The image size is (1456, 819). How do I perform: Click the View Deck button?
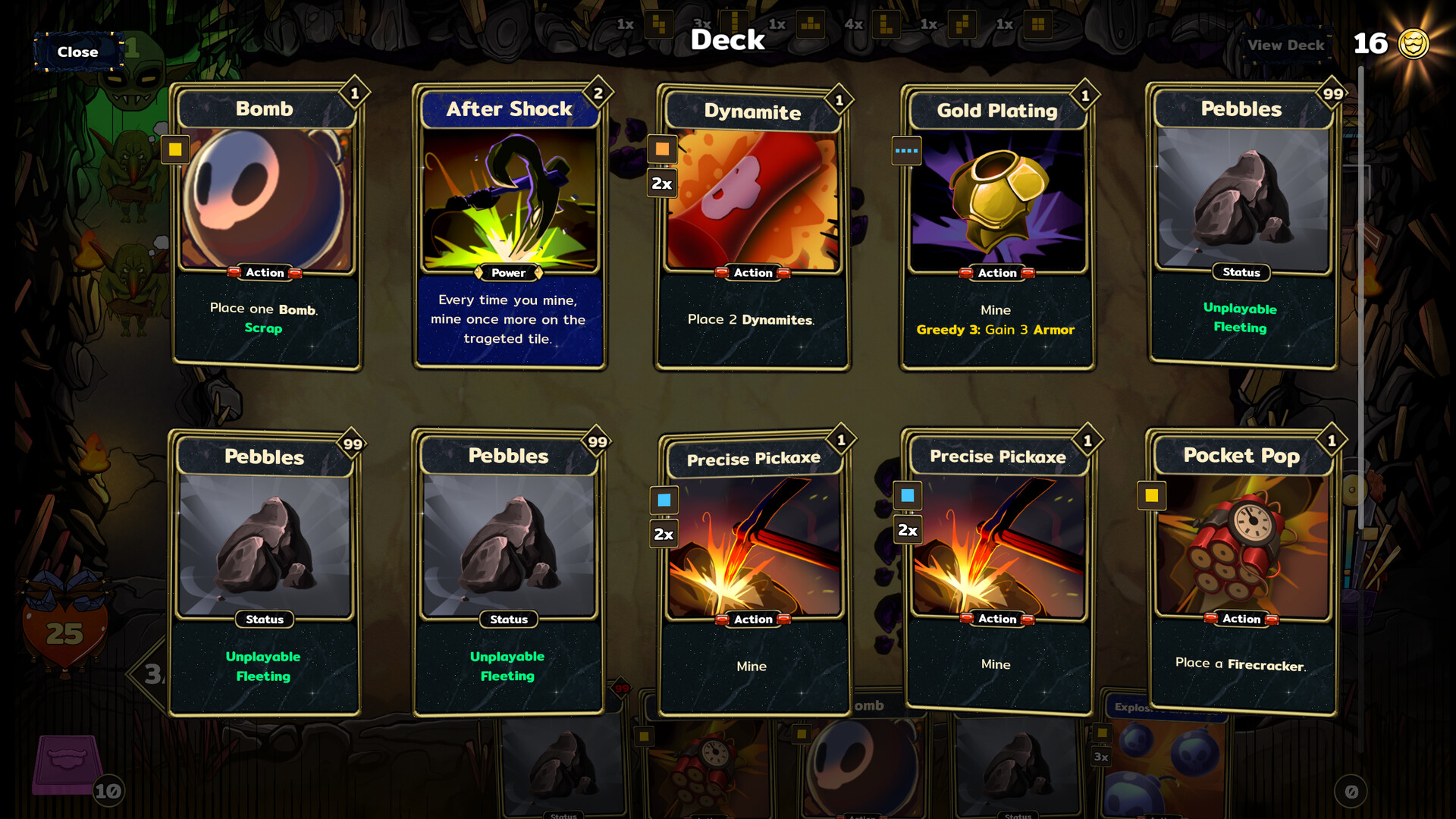click(1285, 45)
